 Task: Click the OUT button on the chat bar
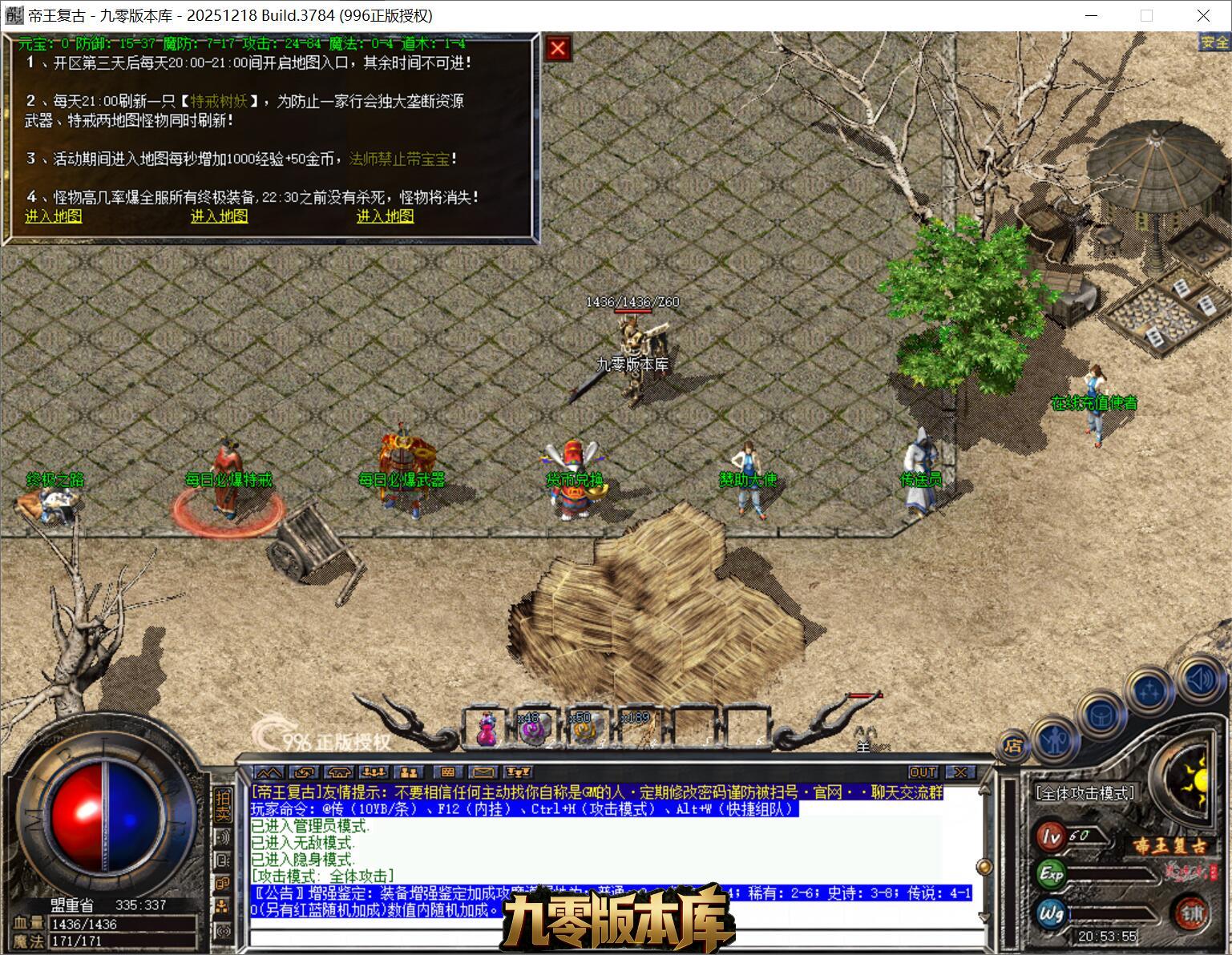click(923, 772)
